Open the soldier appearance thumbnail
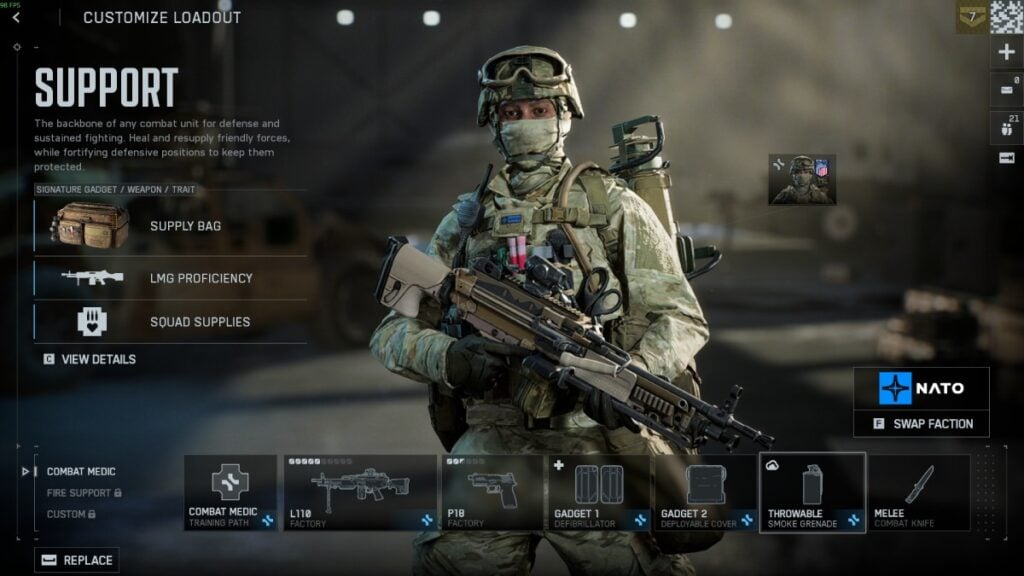The height and width of the screenshot is (576, 1024). [801, 180]
